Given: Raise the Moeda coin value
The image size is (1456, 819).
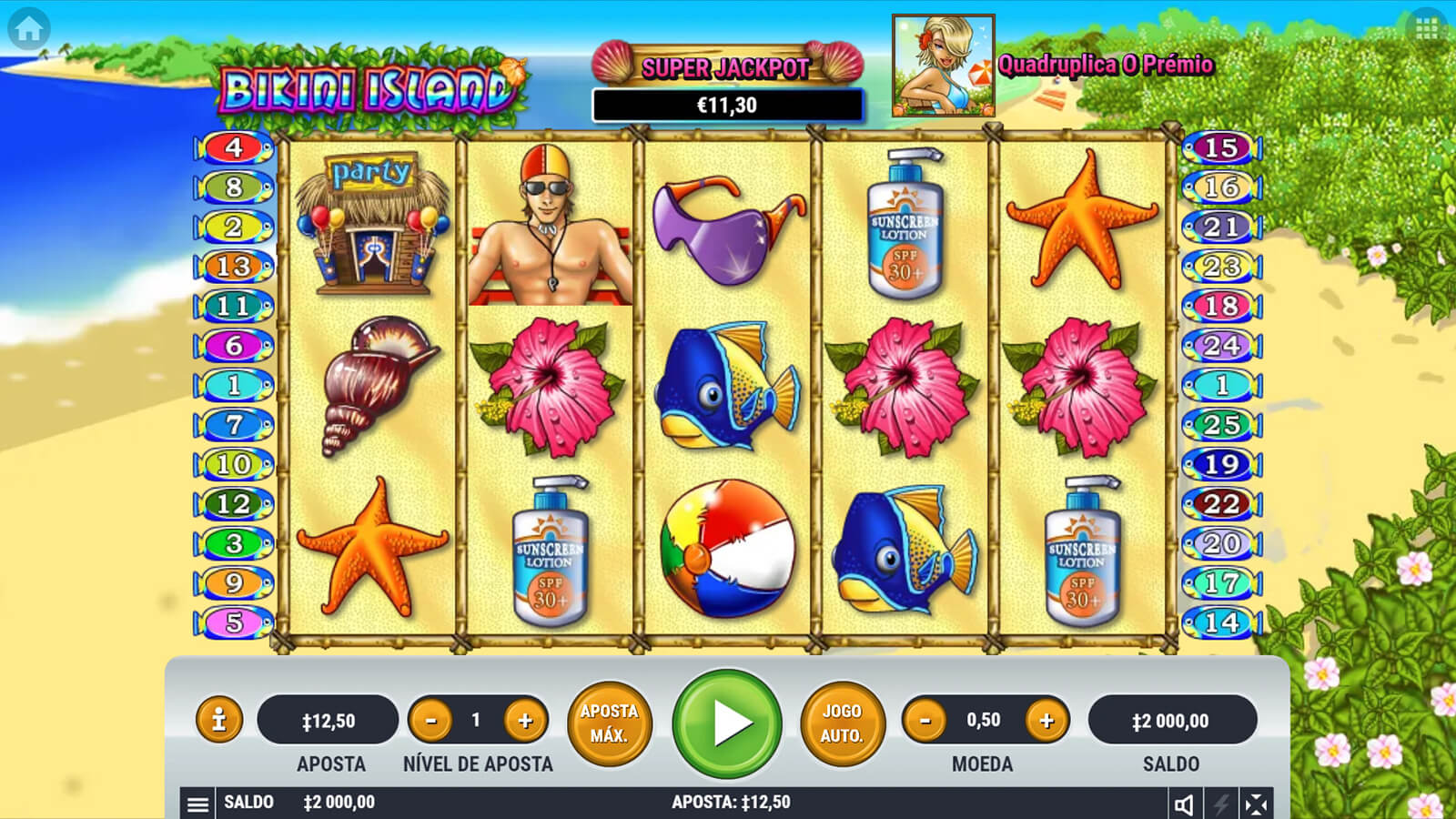Looking at the screenshot, I should (x=1046, y=721).
